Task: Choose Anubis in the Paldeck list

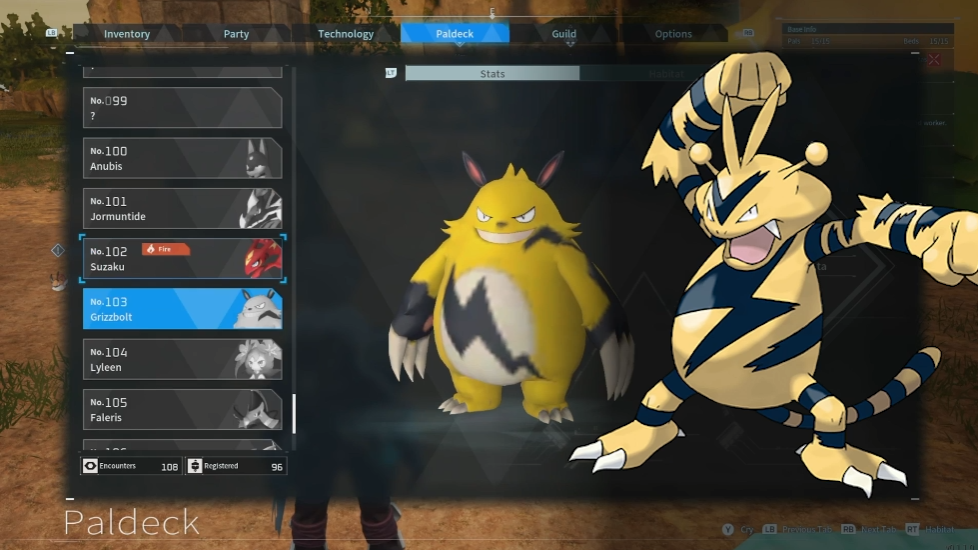Action: 182,158
